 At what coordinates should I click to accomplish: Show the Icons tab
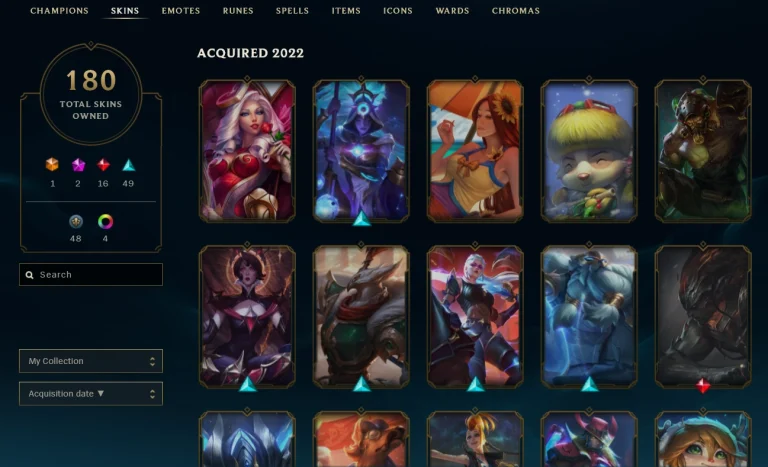pyautogui.click(x=397, y=11)
